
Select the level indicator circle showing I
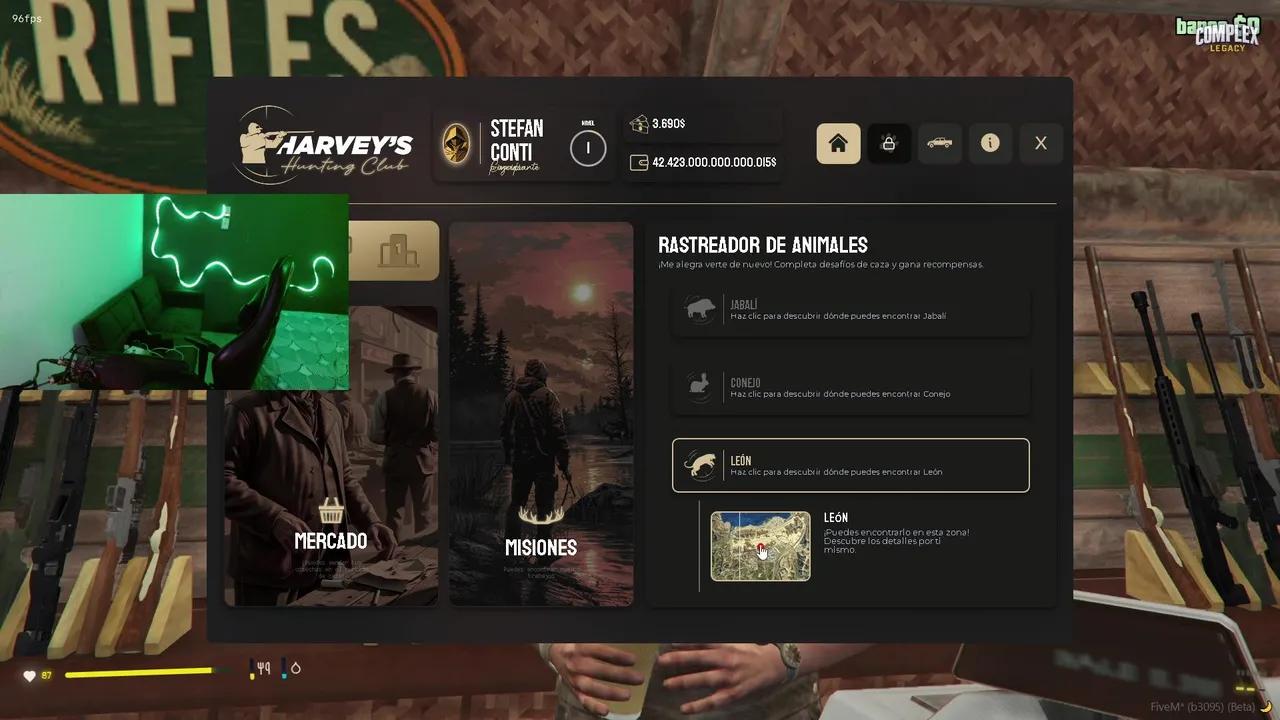click(x=588, y=148)
